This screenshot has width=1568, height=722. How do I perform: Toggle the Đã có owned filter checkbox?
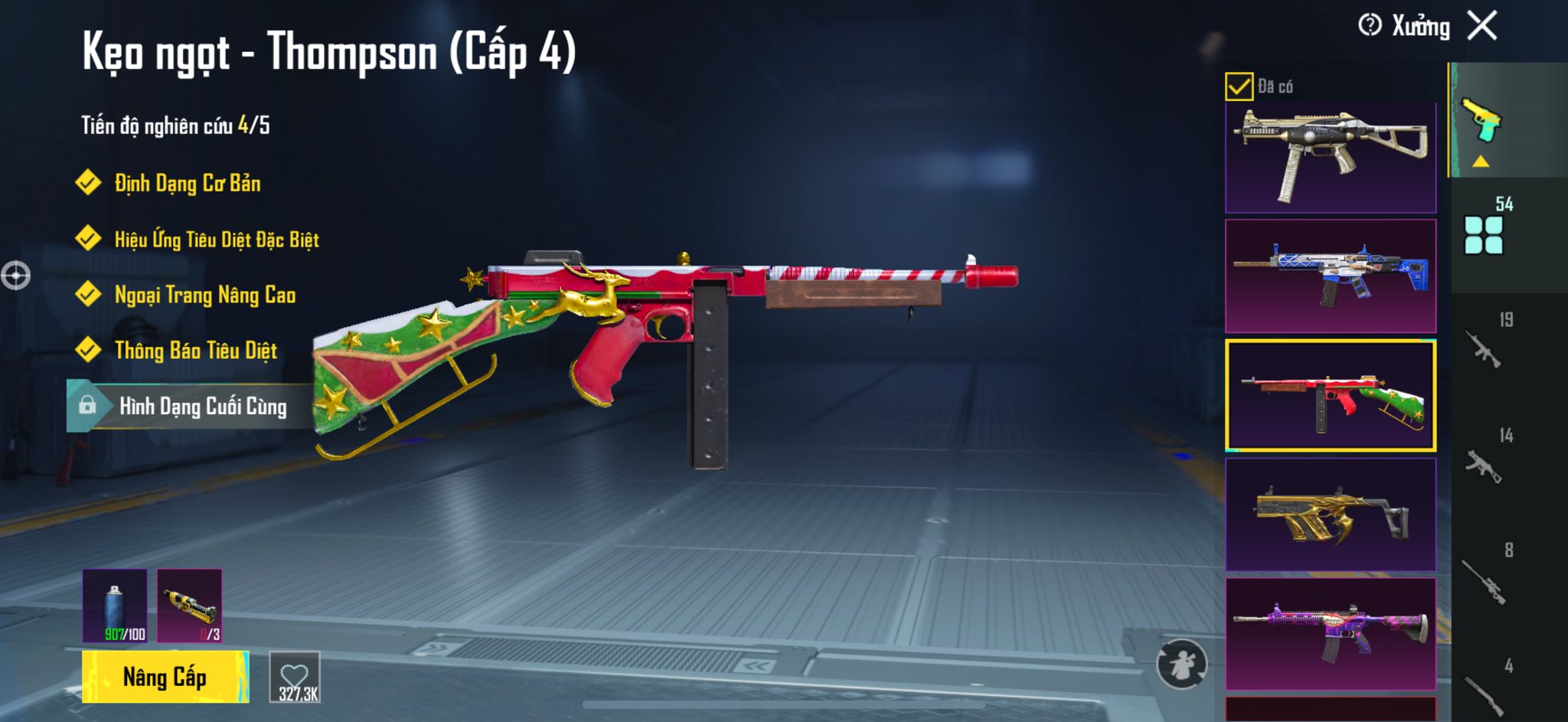1239,87
